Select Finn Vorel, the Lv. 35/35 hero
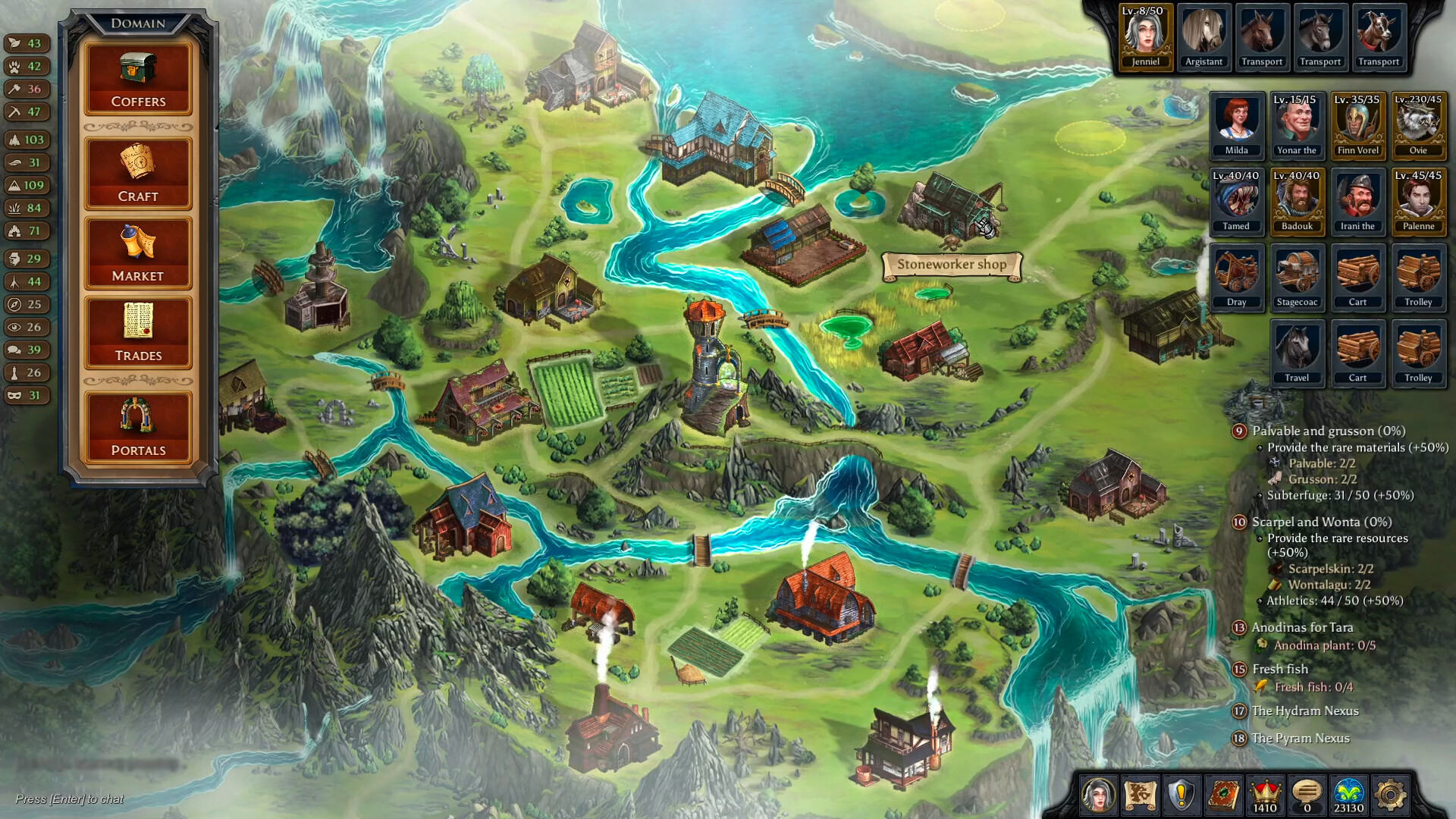The height and width of the screenshot is (819, 1456). pos(1358,124)
